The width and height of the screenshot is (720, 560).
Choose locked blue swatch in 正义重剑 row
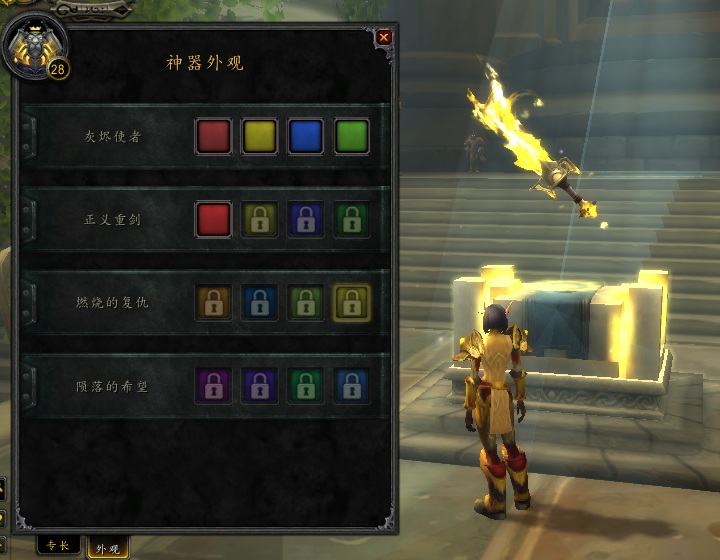click(306, 219)
